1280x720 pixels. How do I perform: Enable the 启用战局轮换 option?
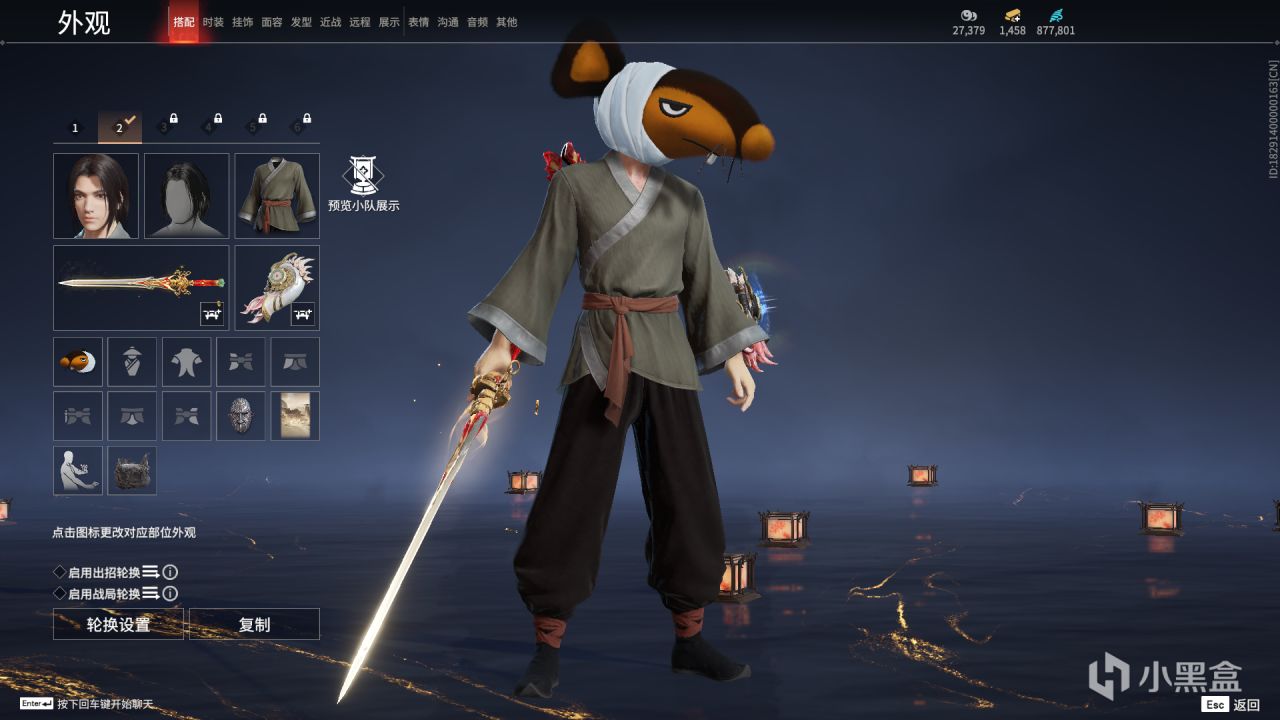click(59, 594)
